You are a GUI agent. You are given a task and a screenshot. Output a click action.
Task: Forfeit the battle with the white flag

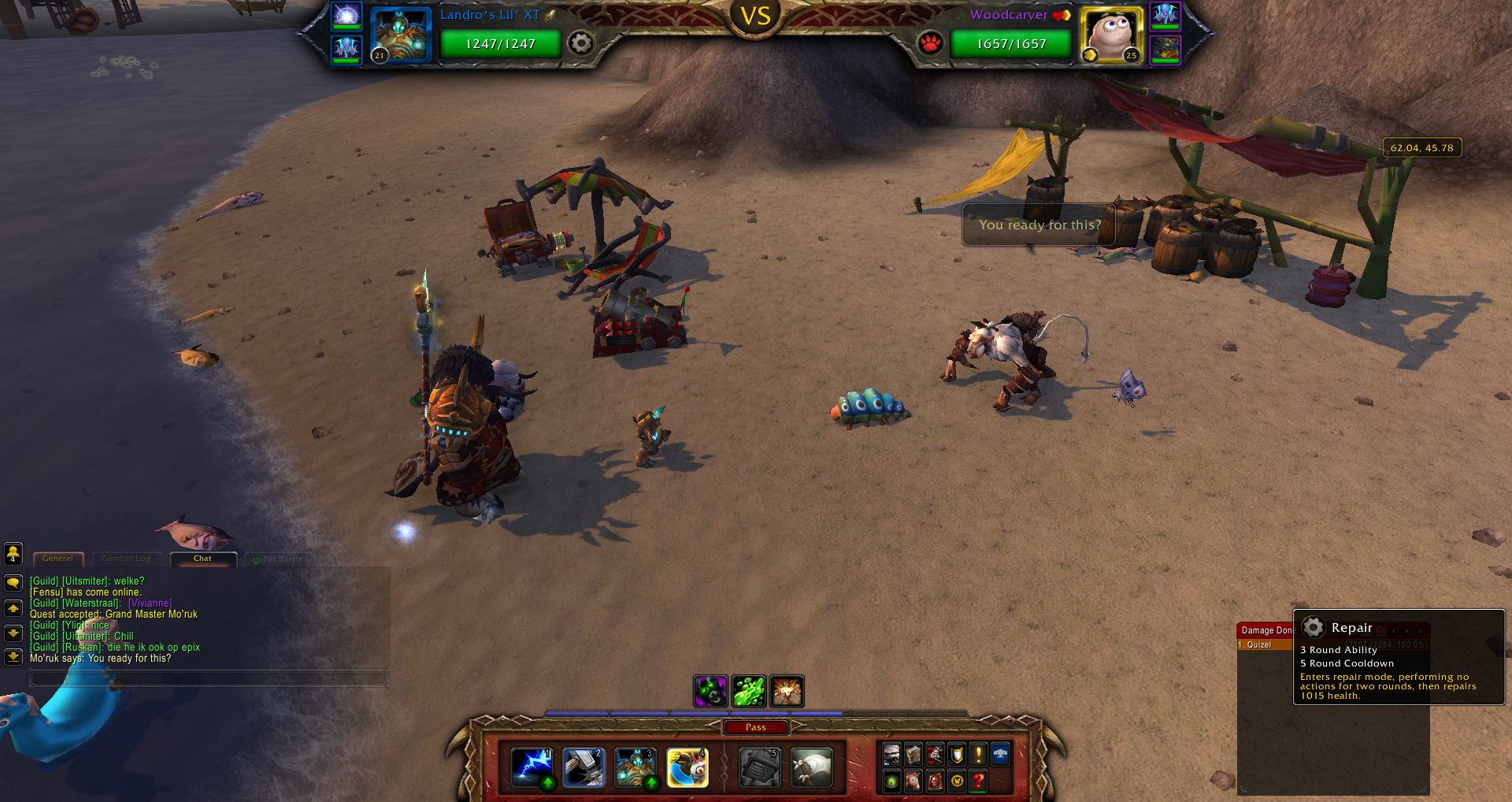[811, 767]
